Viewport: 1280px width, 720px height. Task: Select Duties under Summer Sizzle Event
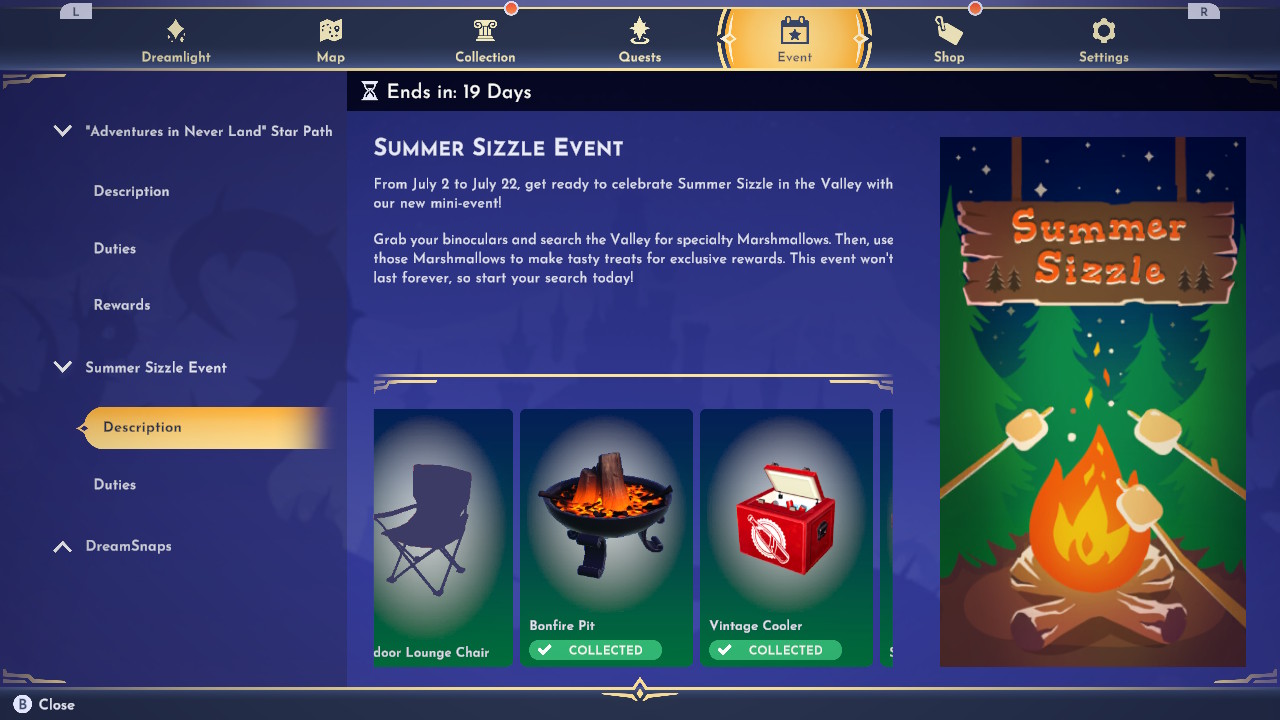pos(115,484)
